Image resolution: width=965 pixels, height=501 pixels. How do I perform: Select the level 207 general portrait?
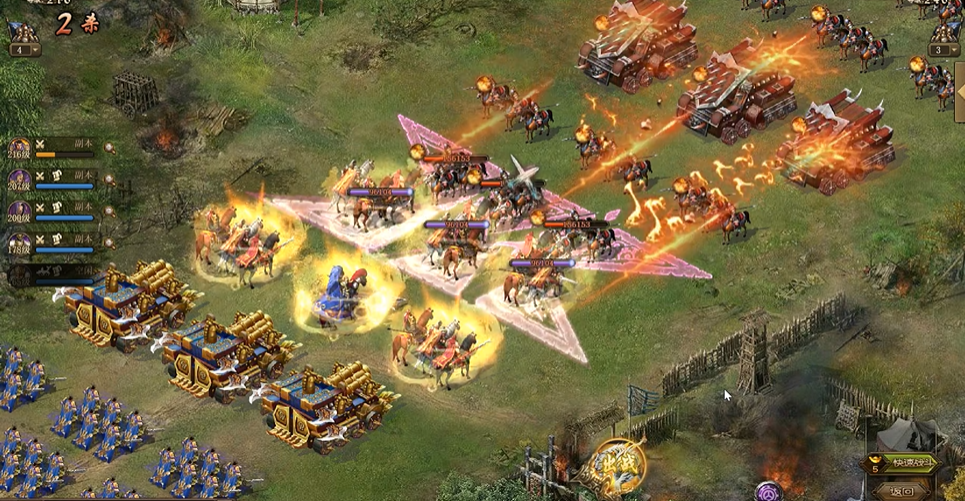[x=20, y=180]
